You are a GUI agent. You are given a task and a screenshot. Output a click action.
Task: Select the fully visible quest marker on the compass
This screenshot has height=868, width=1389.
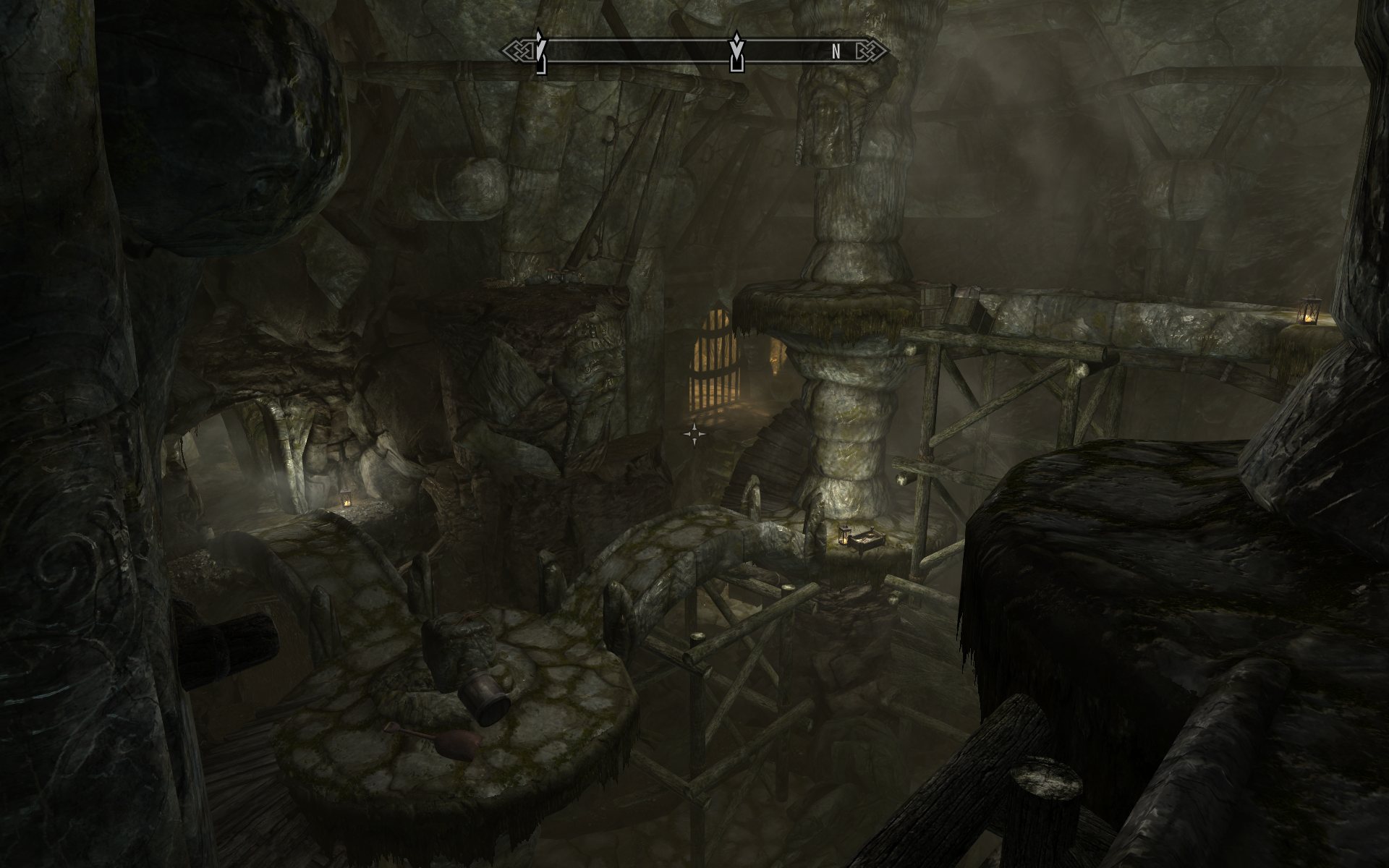pyautogui.click(x=736, y=51)
